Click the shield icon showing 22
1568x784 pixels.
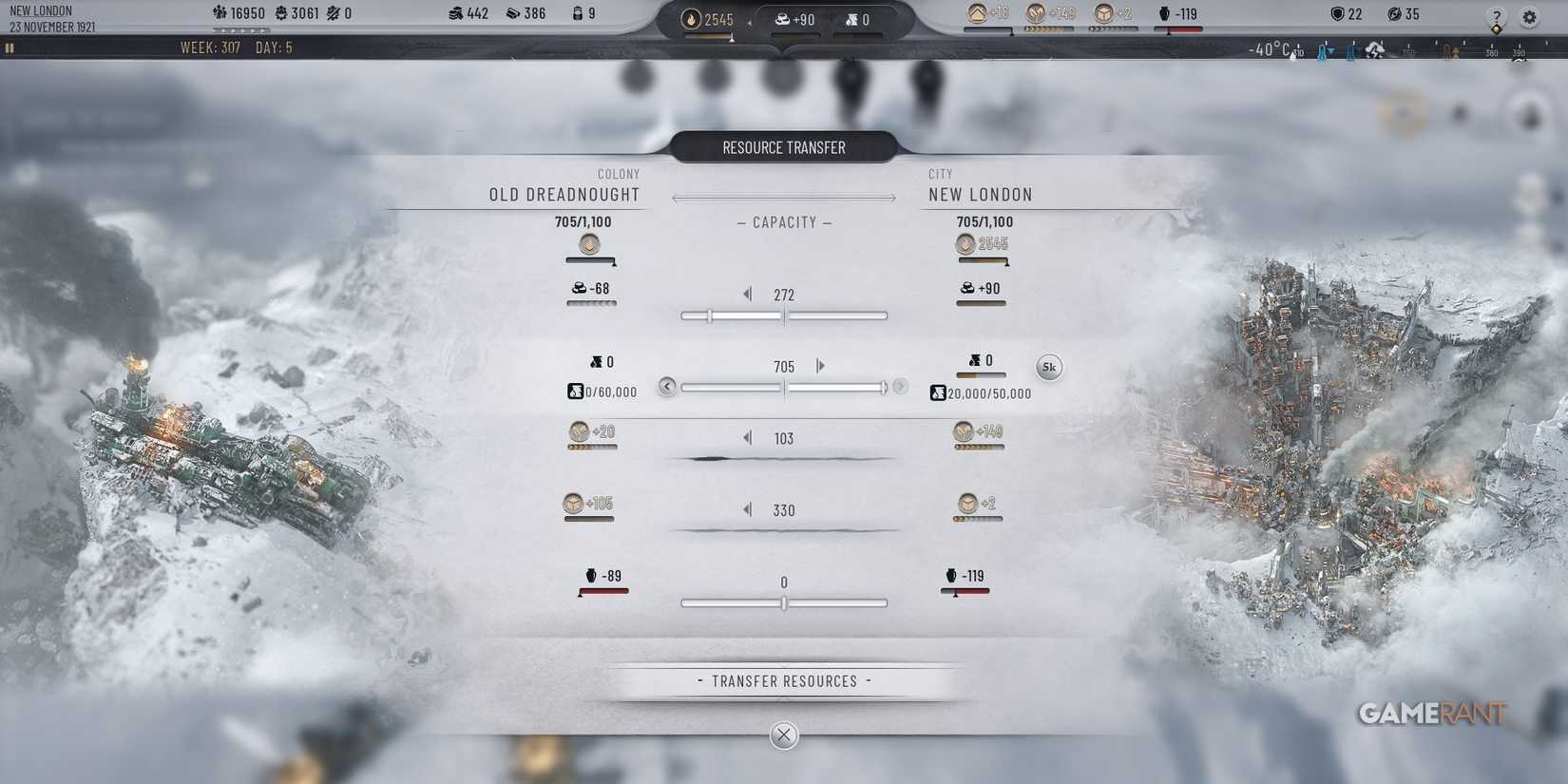point(1339,13)
